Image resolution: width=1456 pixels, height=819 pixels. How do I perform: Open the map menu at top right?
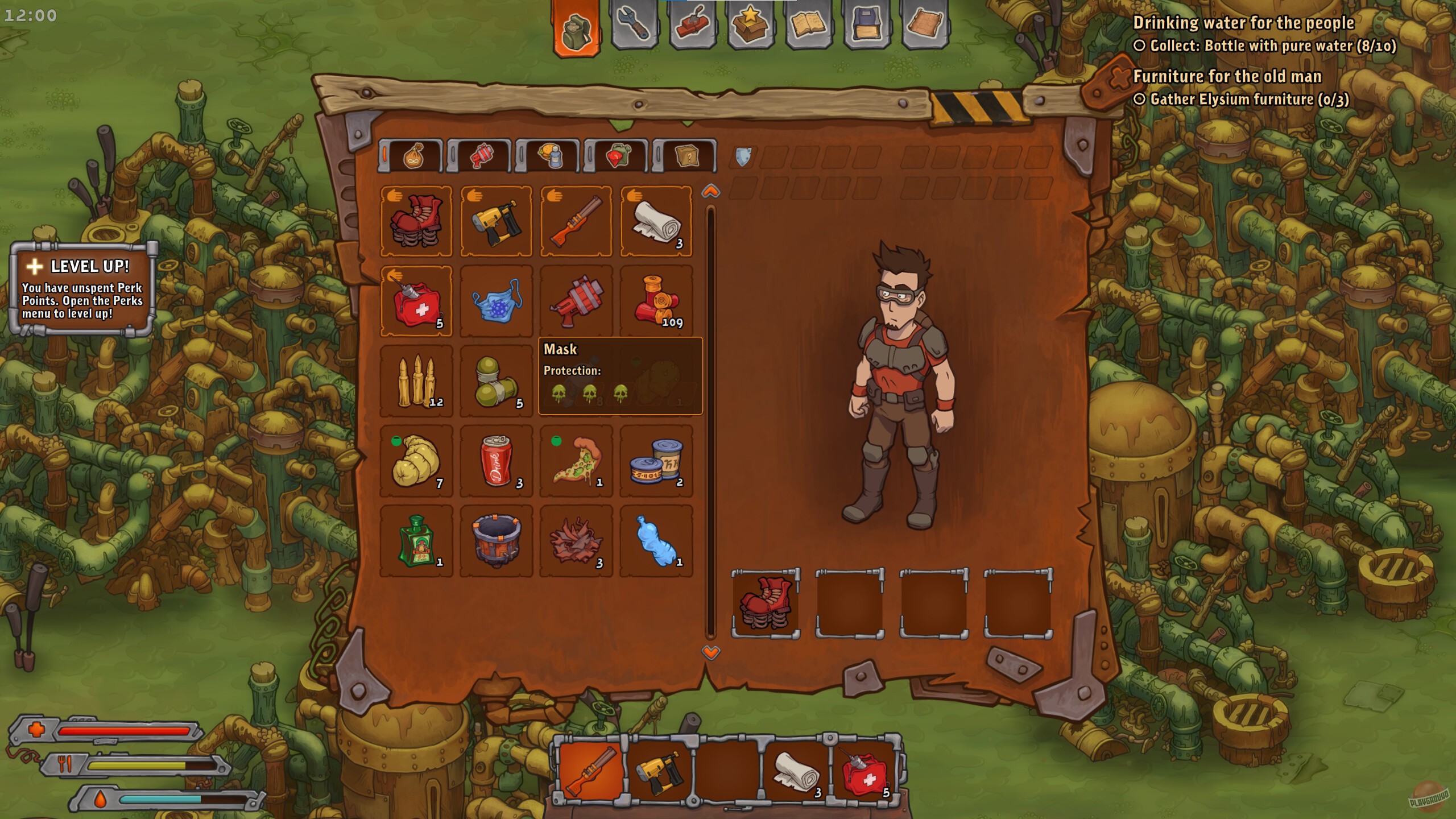(x=928, y=24)
